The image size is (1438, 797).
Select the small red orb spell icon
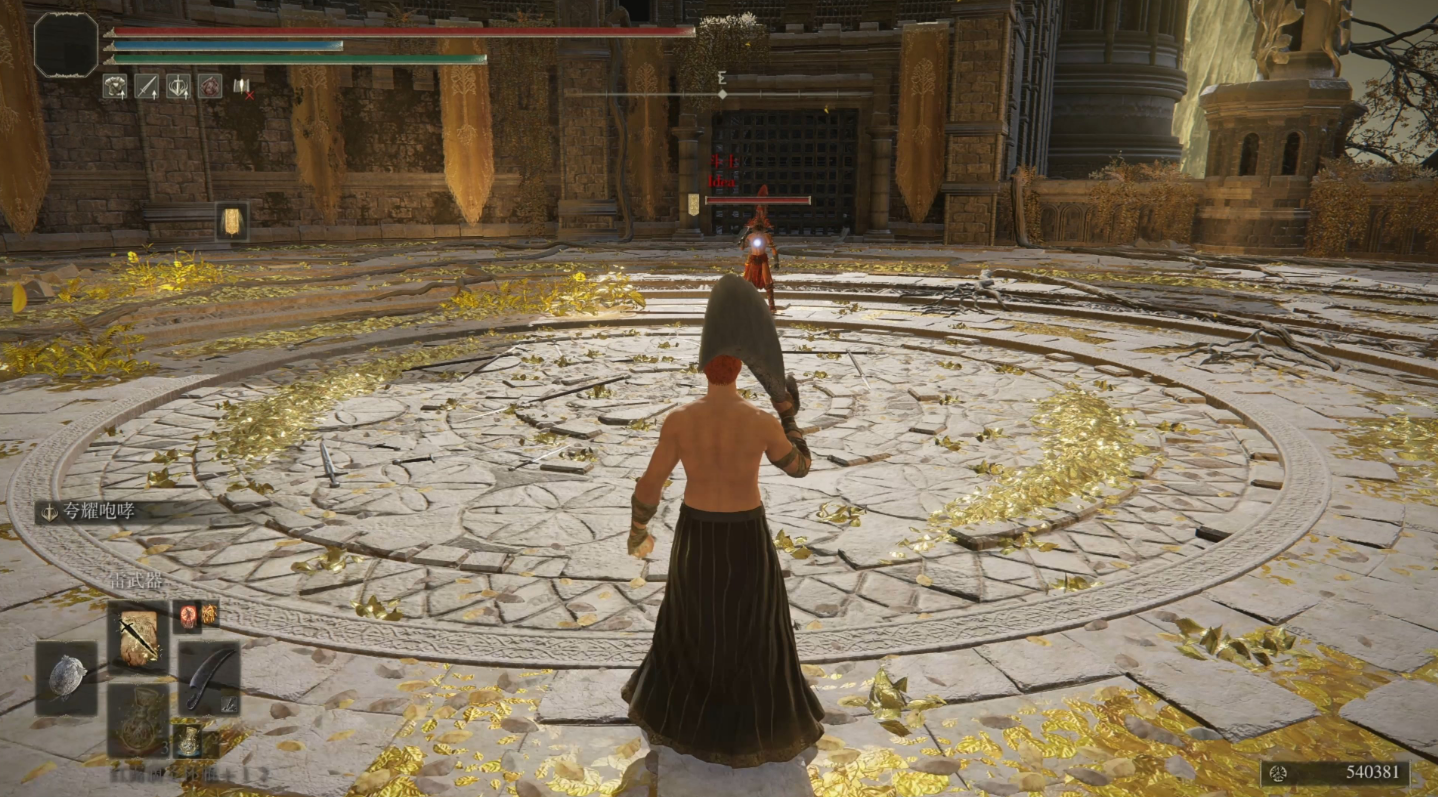(x=188, y=615)
